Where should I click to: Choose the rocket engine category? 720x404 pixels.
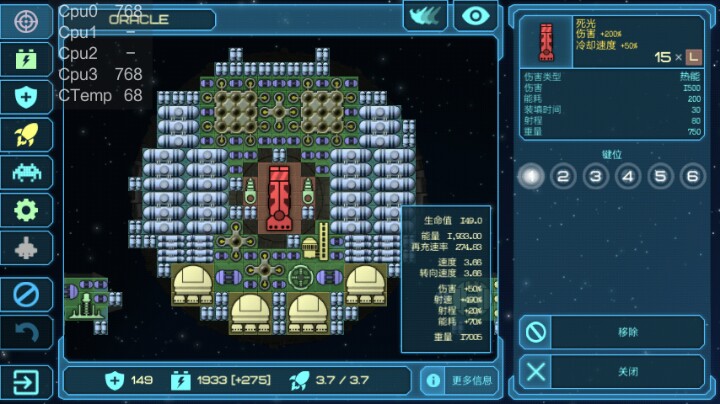click(x=26, y=134)
